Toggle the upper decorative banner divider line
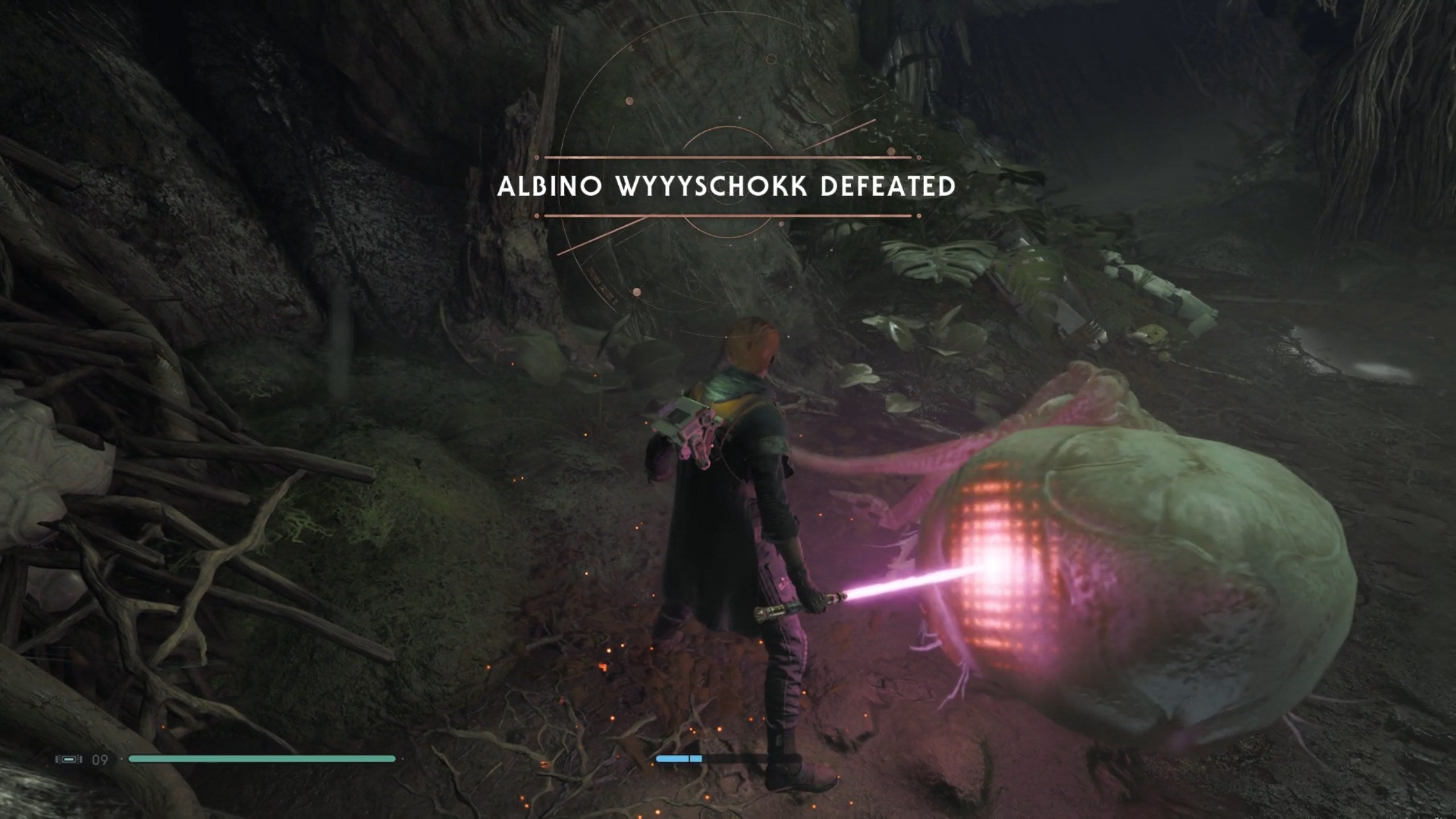 728,158
